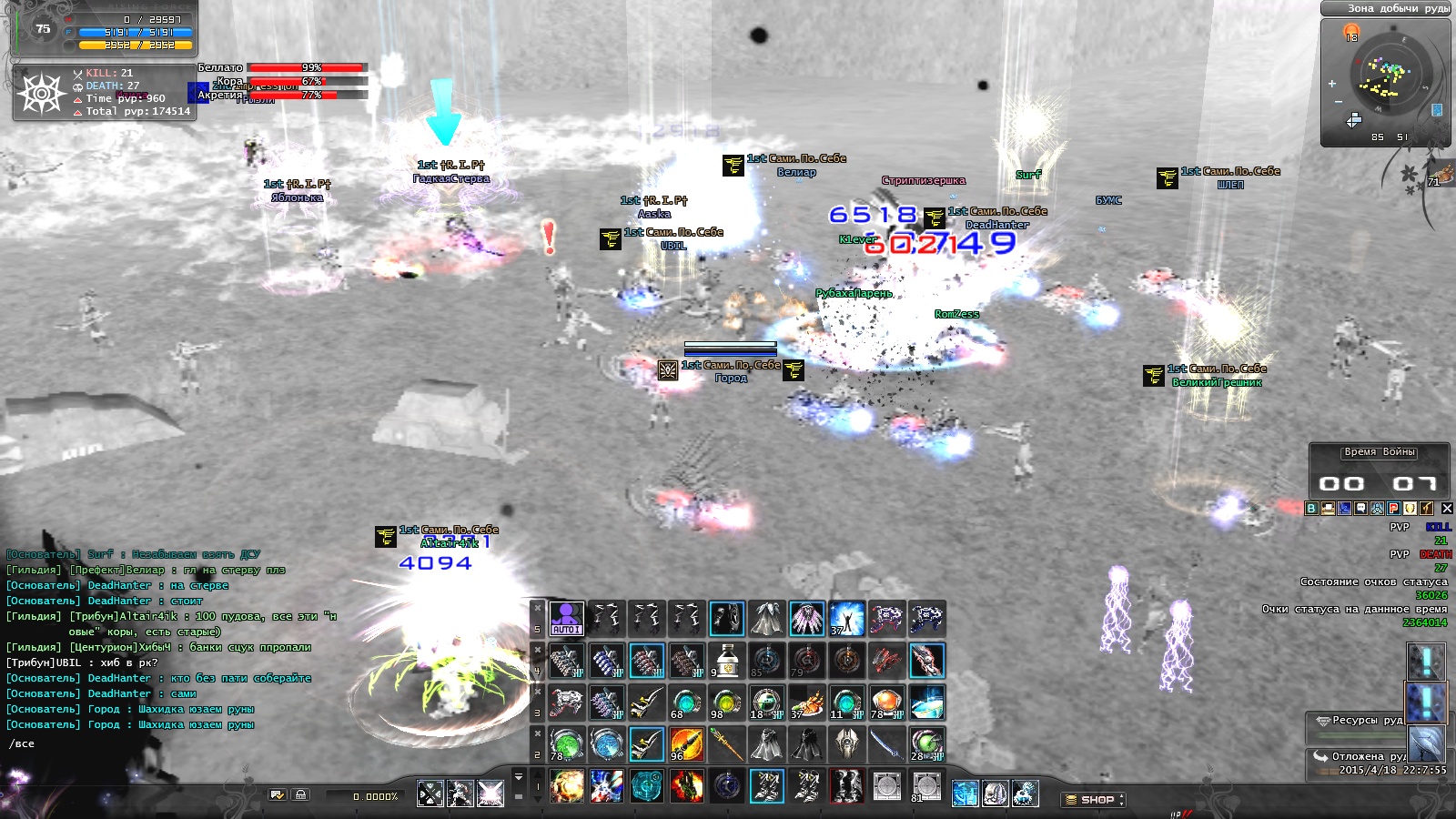Zoom in the minimap with plus button
The width and height of the screenshot is (1456, 819).
tap(1332, 84)
